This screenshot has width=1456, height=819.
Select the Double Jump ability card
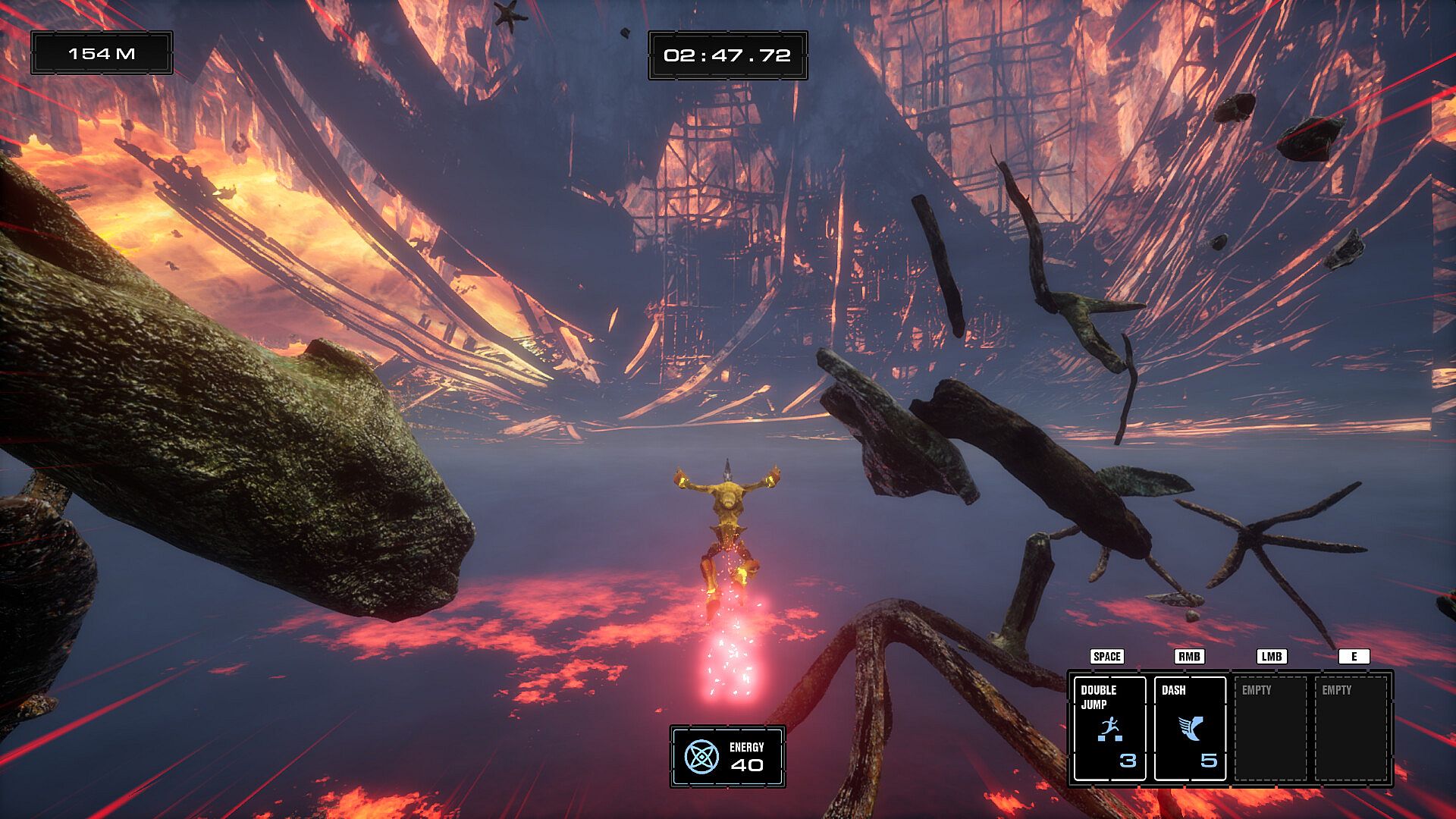pyautogui.click(x=1109, y=729)
